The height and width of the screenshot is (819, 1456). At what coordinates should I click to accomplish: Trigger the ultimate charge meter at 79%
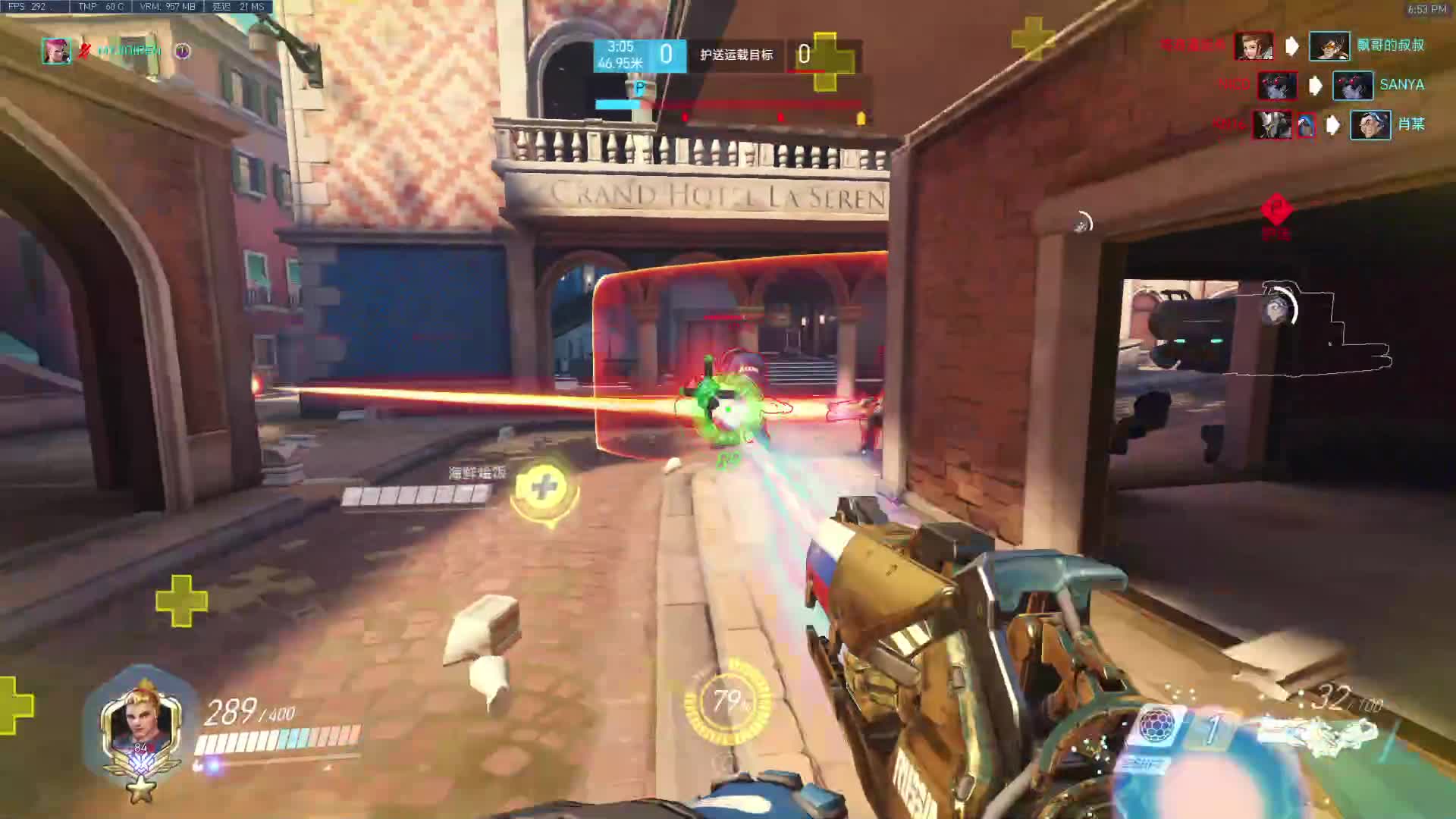click(727, 702)
